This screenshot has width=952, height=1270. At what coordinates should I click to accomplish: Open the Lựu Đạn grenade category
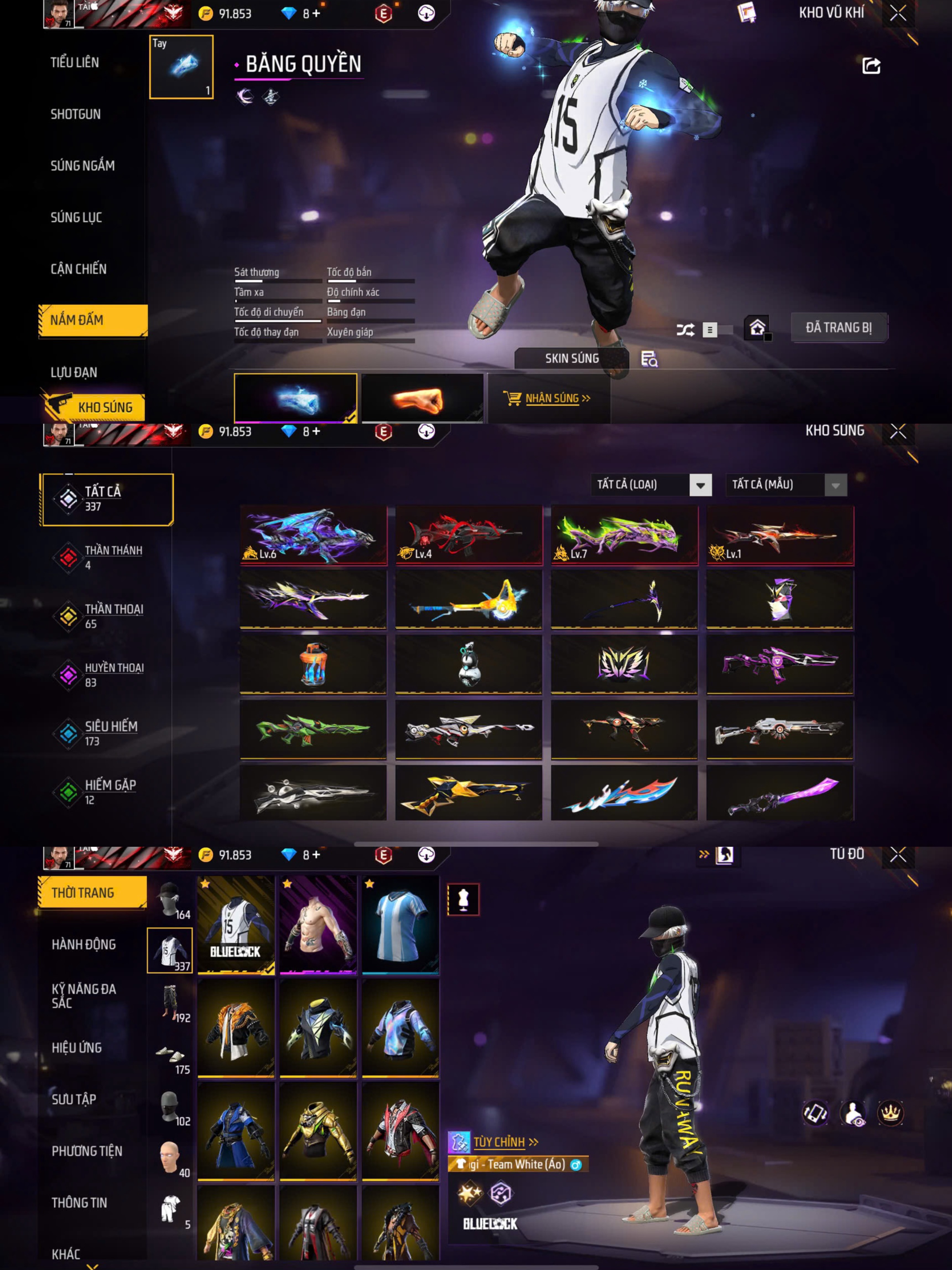(74, 373)
